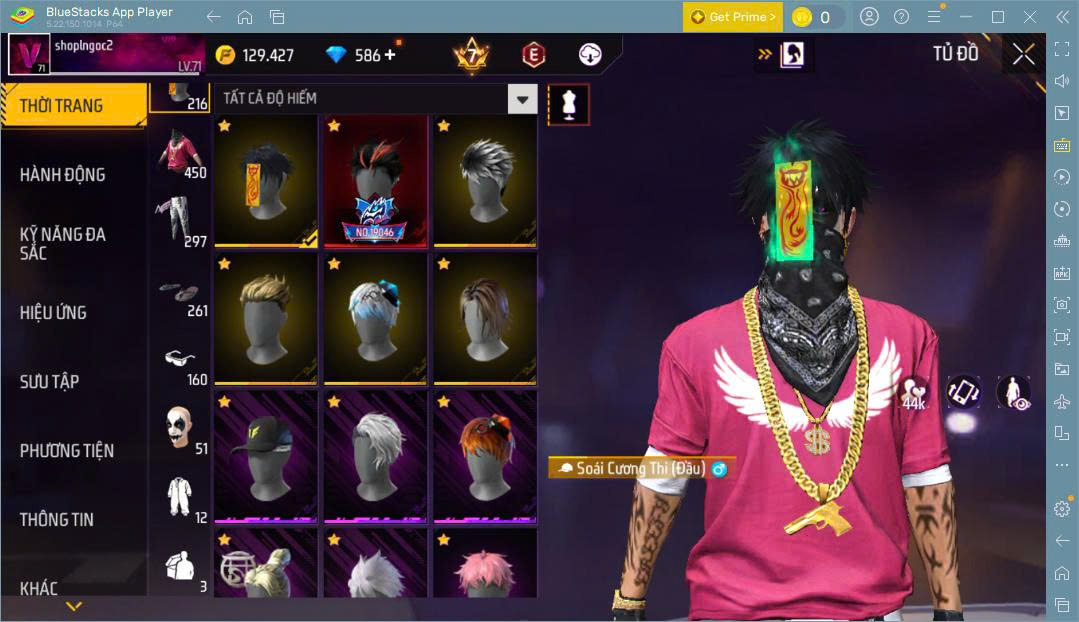Open the shoplngoc2 player profile
The width and height of the screenshot is (1079, 622).
pyautogui.click(x=30, y=54)
